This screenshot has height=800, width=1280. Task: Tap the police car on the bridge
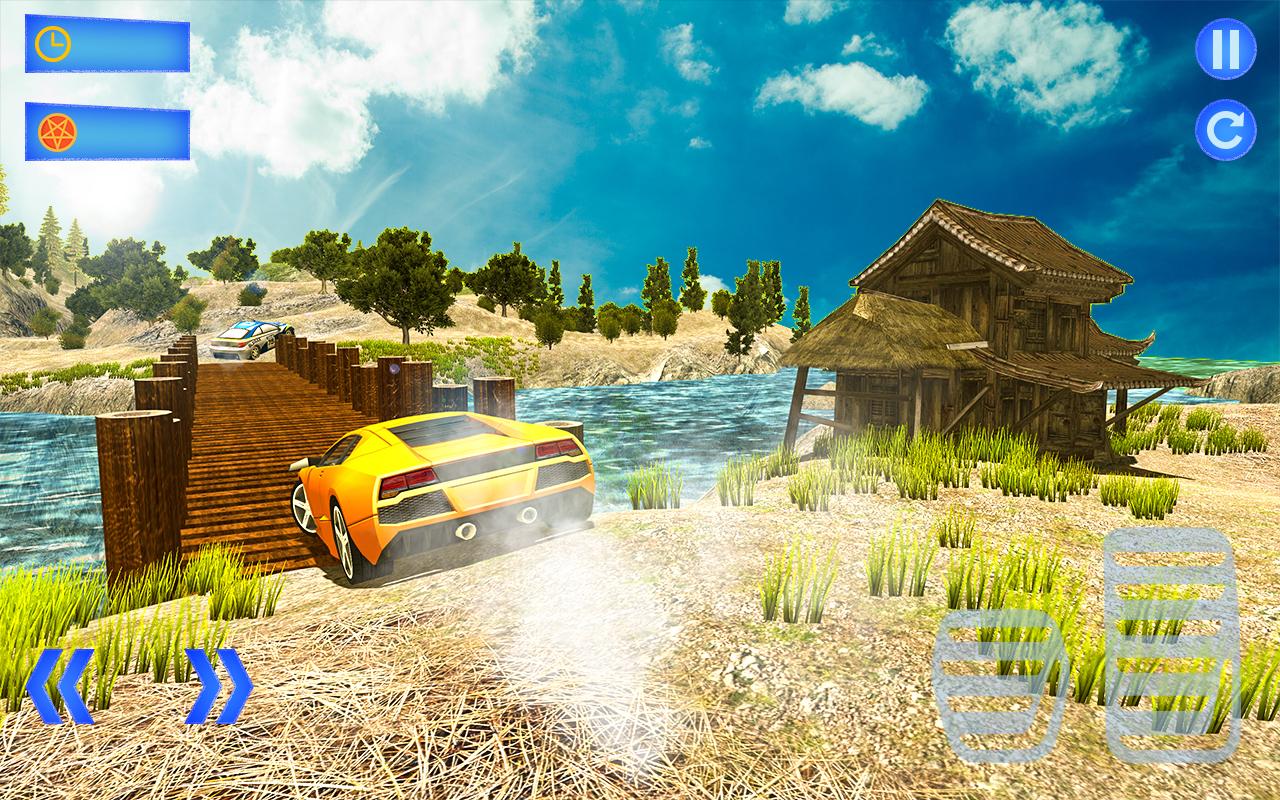tap(250, 340)
